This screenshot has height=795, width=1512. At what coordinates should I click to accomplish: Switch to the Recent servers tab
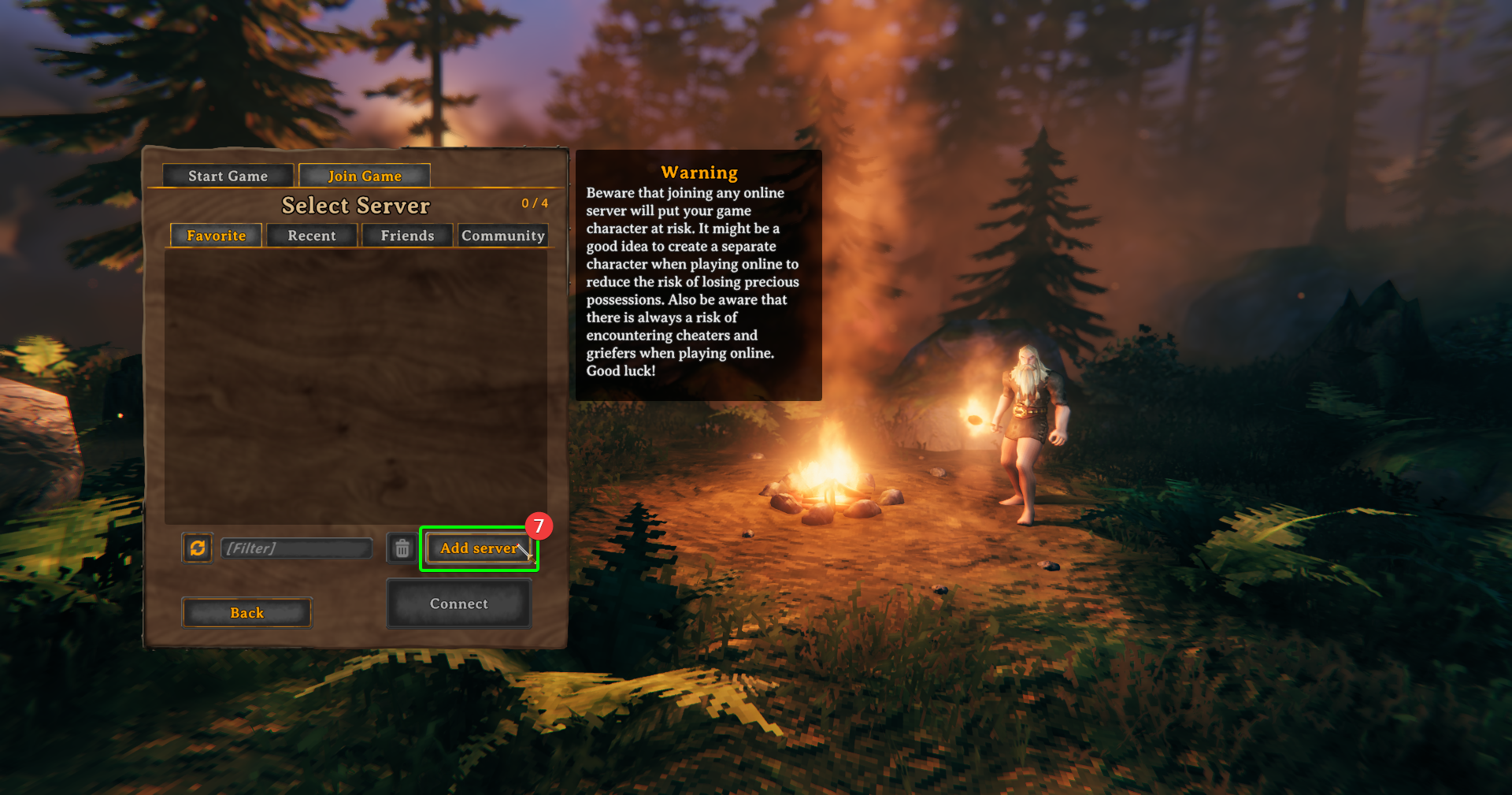pos(311,235)
